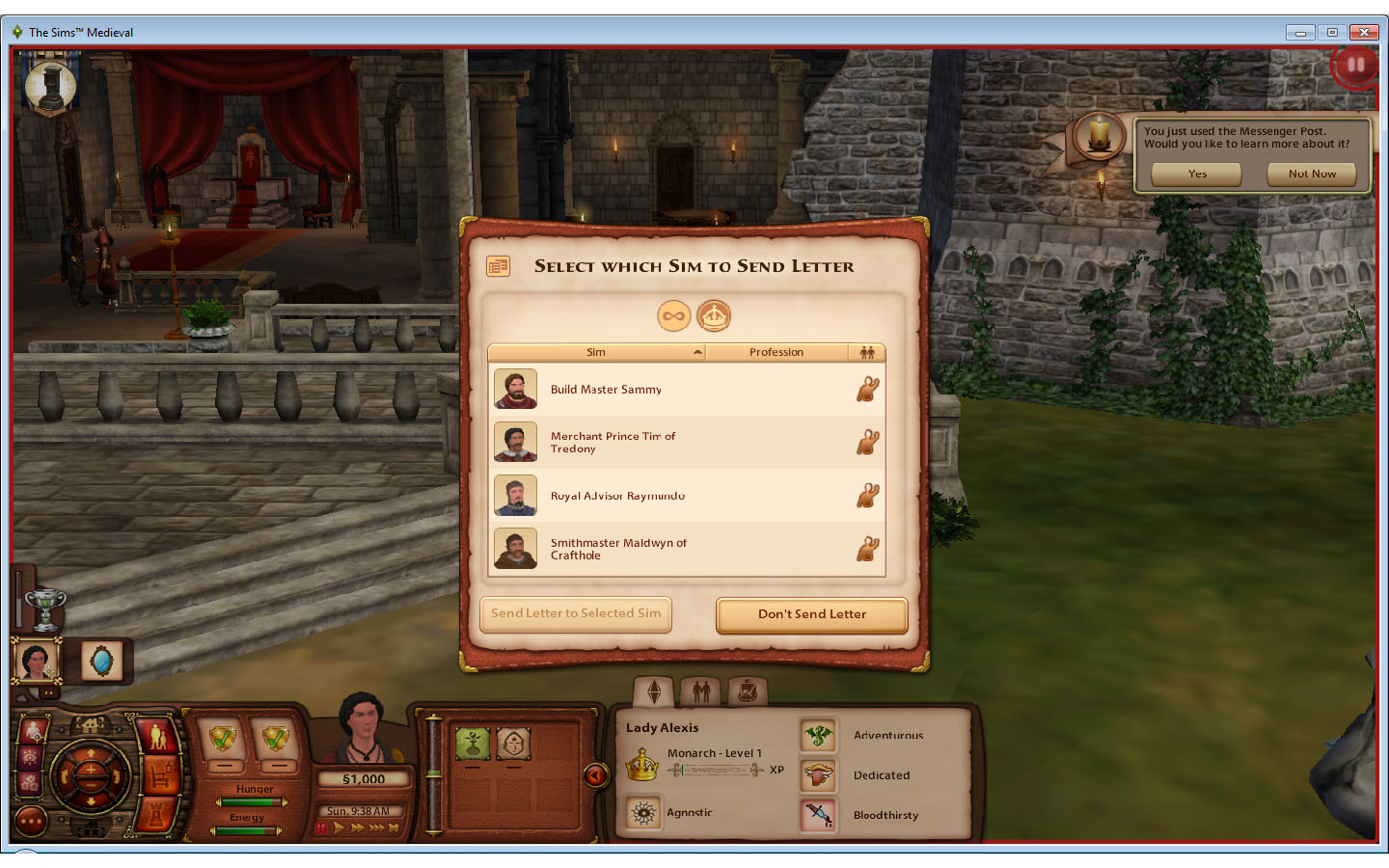Click Don't Send Letter button

point(810,614)
